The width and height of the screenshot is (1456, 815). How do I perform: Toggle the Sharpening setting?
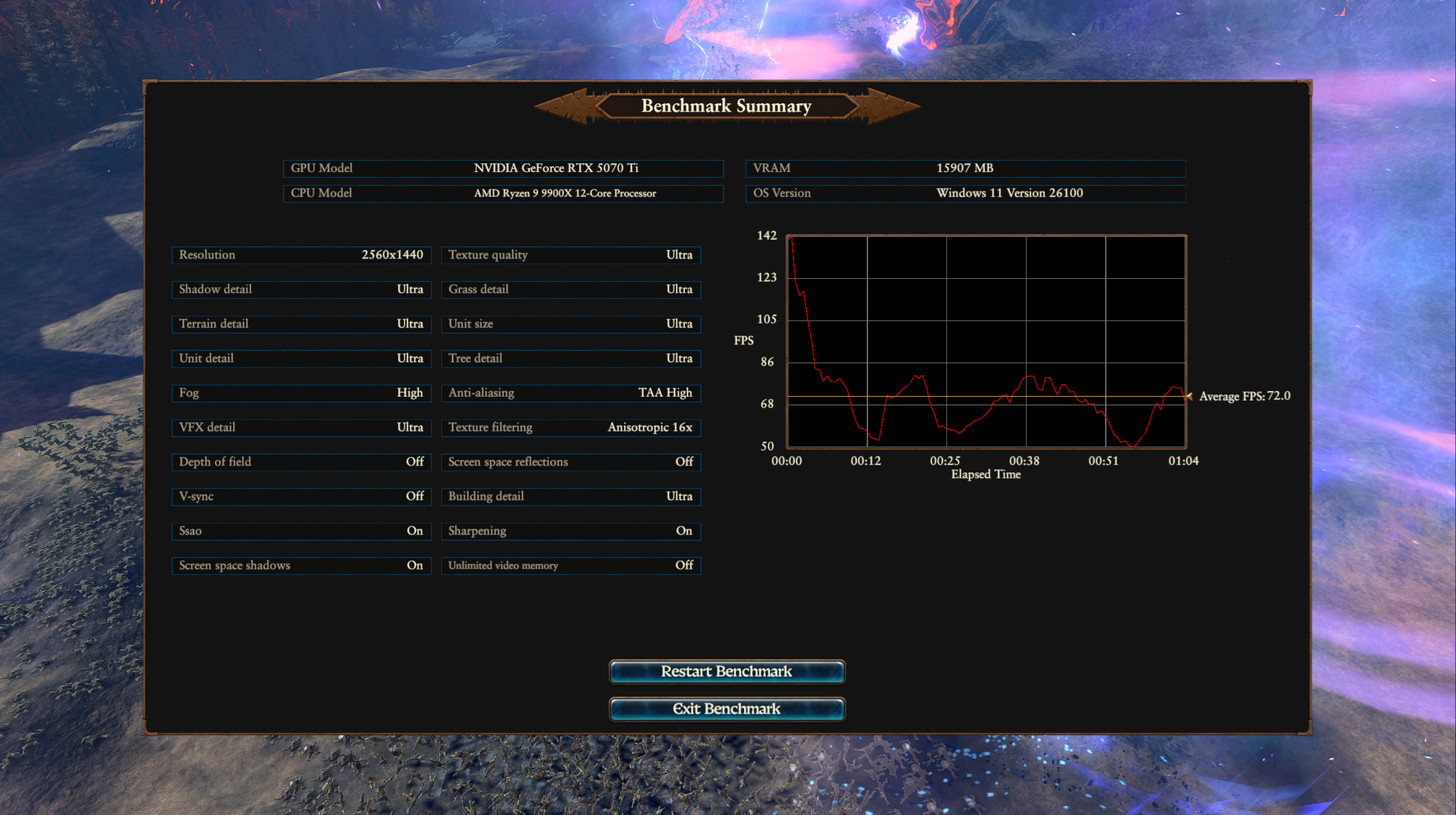pyautogui.click(x=571, y=531)
